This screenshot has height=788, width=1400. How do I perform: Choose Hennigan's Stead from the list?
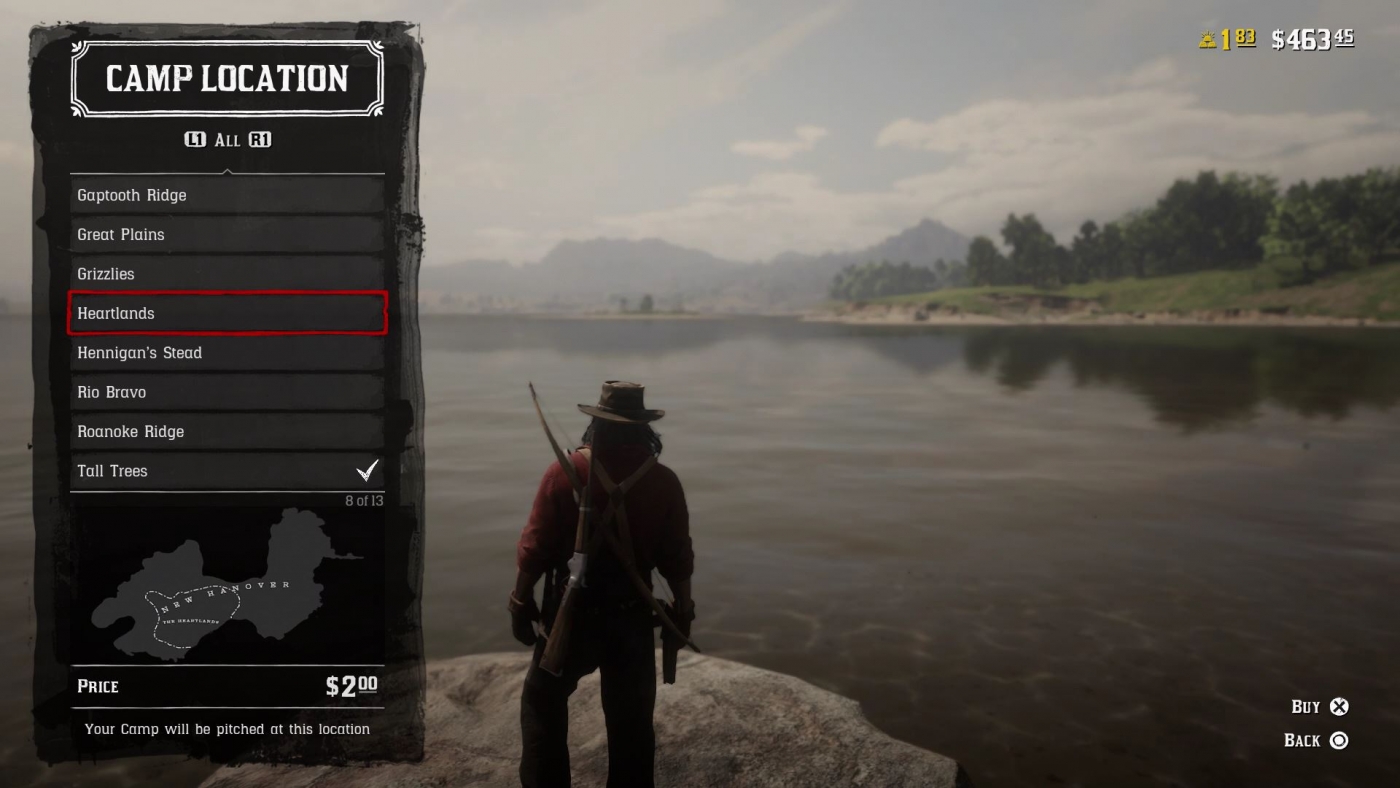pyautogui.click(x=227, y=352)
